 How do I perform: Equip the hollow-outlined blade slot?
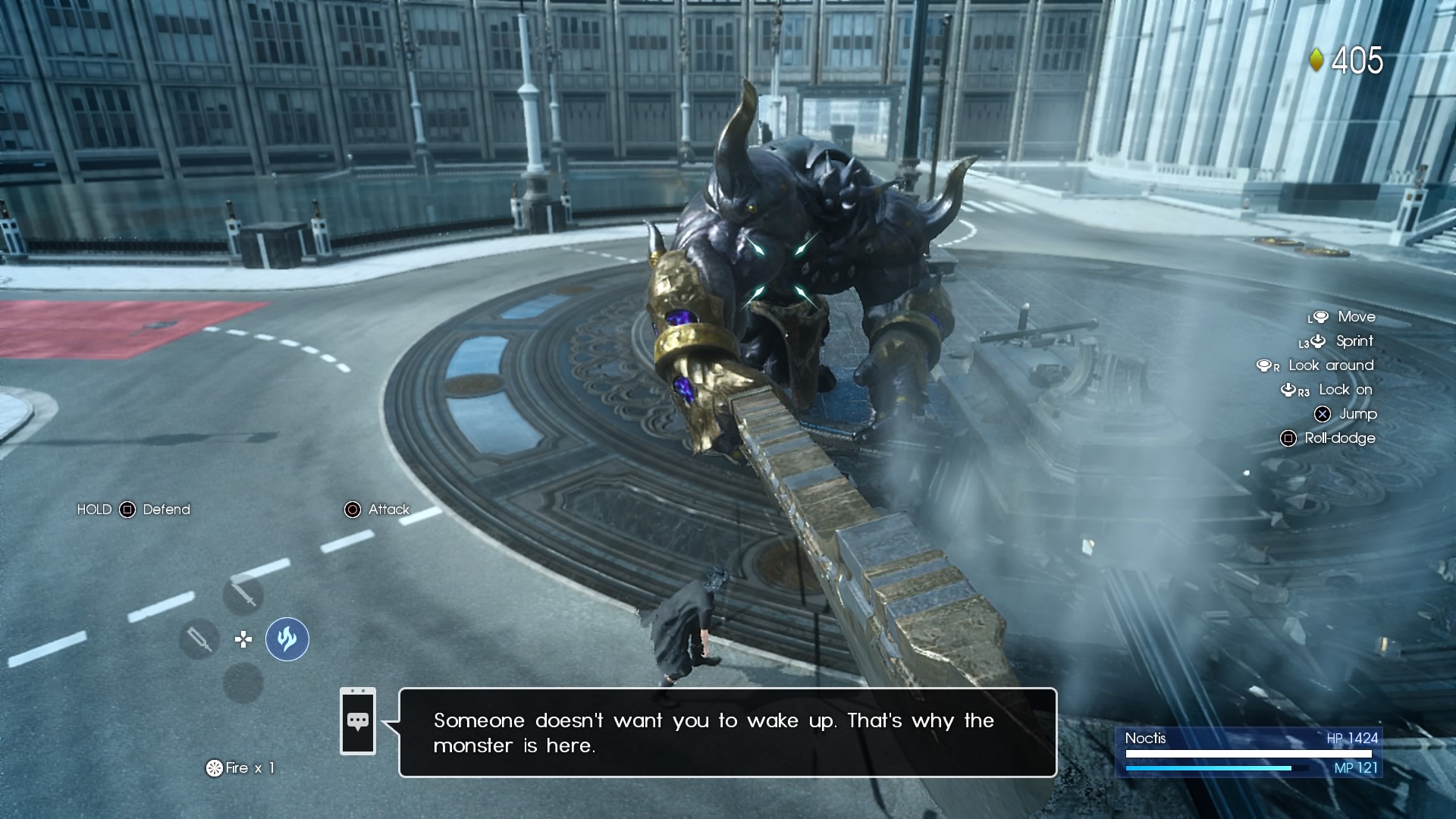(x=199, y=639)
